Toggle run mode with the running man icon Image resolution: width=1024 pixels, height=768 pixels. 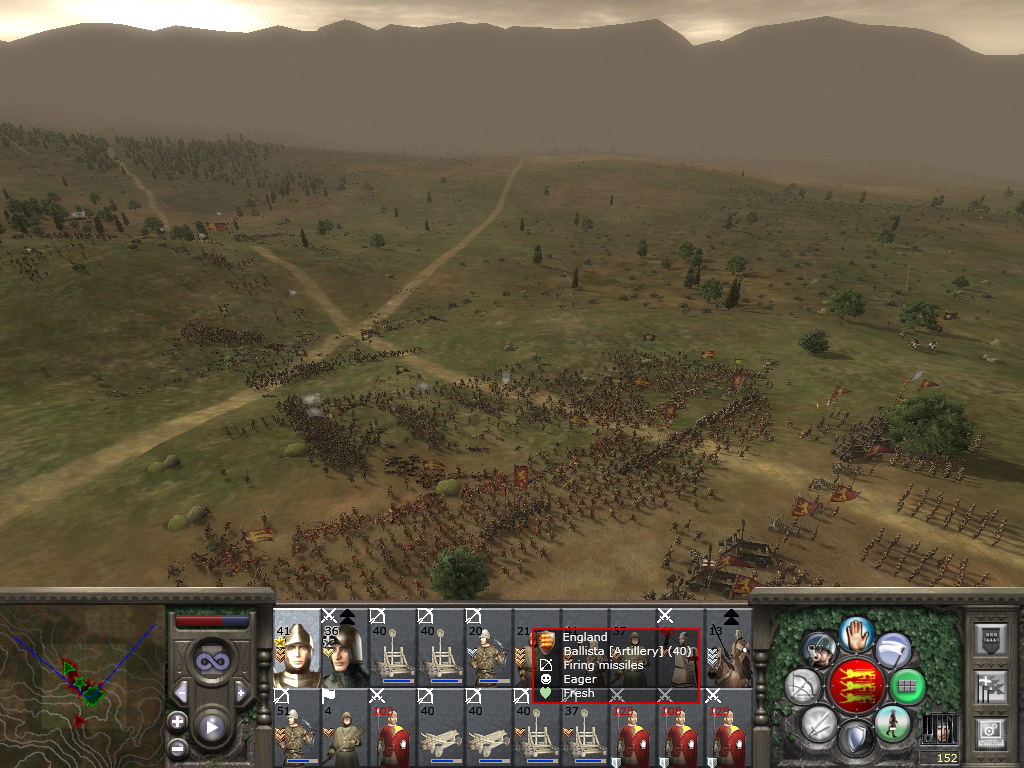click(891, 722)
